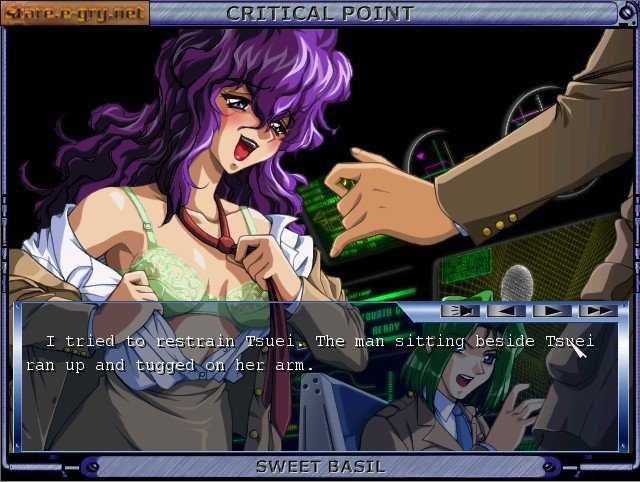Fast-forward text with the double arrow button
Screen dimensions: 640x482
tap(598, 310)
